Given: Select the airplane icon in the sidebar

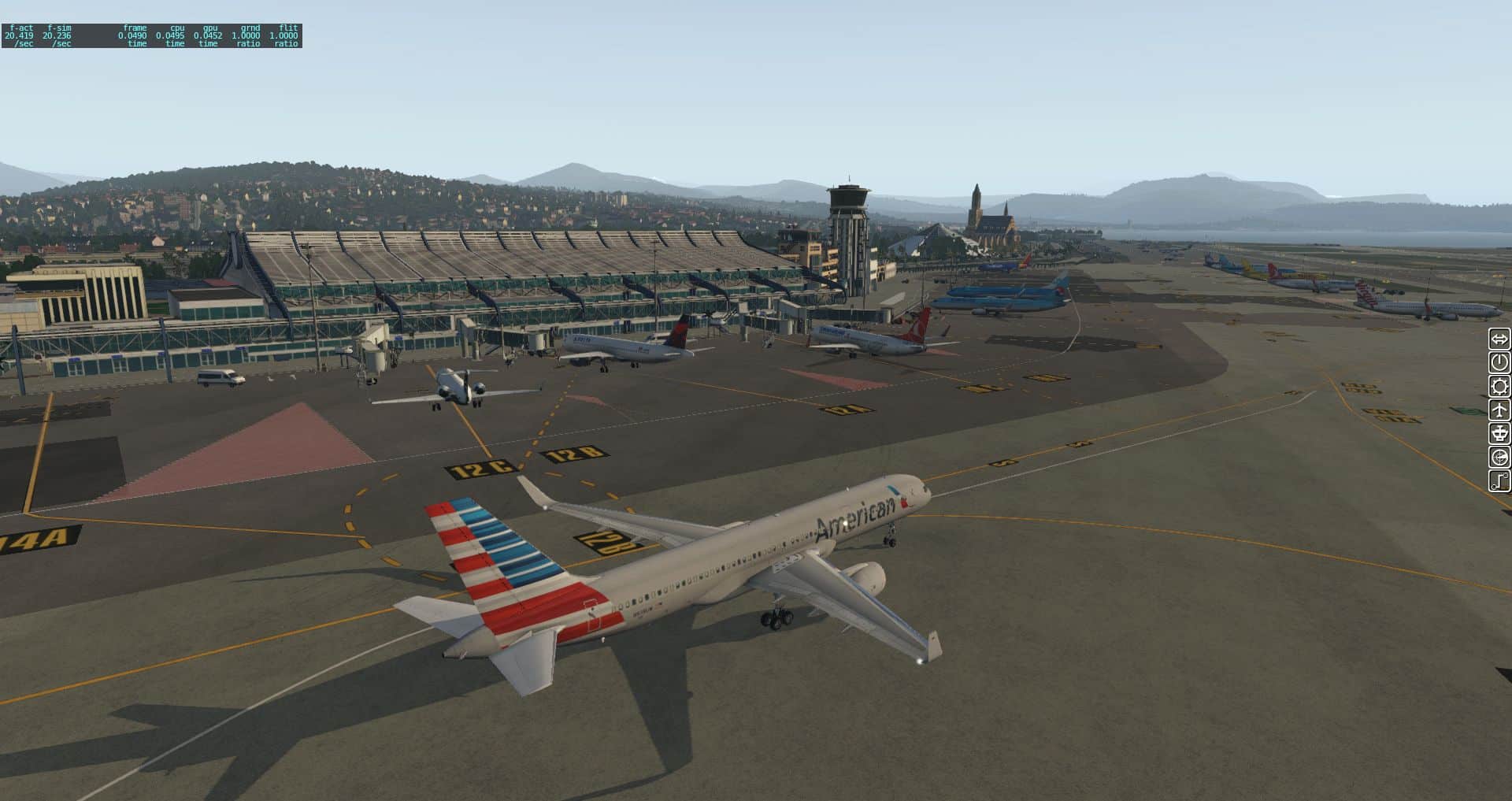Looking at the screenshot, I should [x=1499, y=410].
